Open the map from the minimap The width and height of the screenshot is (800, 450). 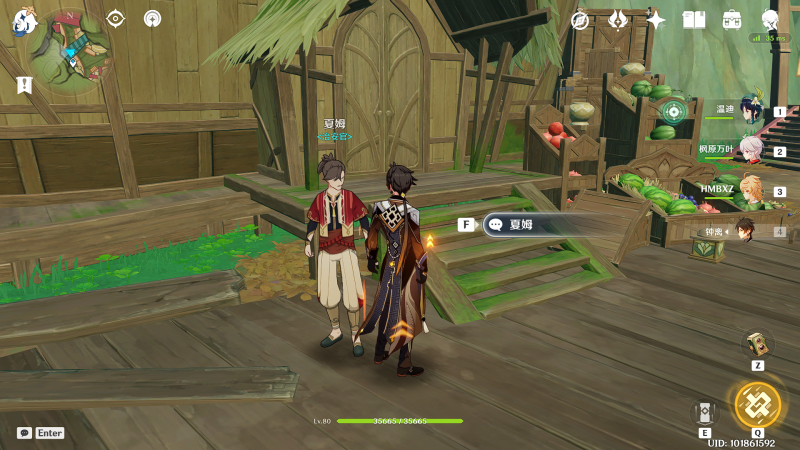pos(71,50)
